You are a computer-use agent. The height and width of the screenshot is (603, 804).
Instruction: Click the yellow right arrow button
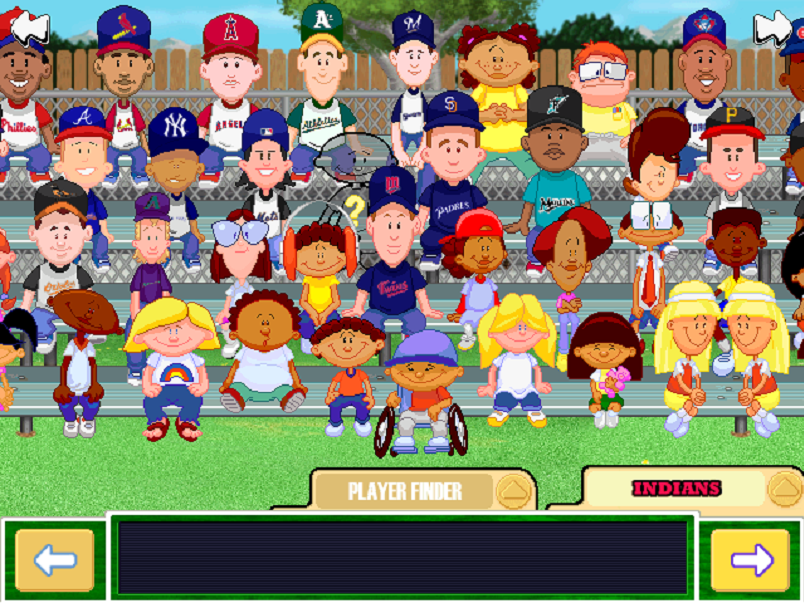point(750,560)
